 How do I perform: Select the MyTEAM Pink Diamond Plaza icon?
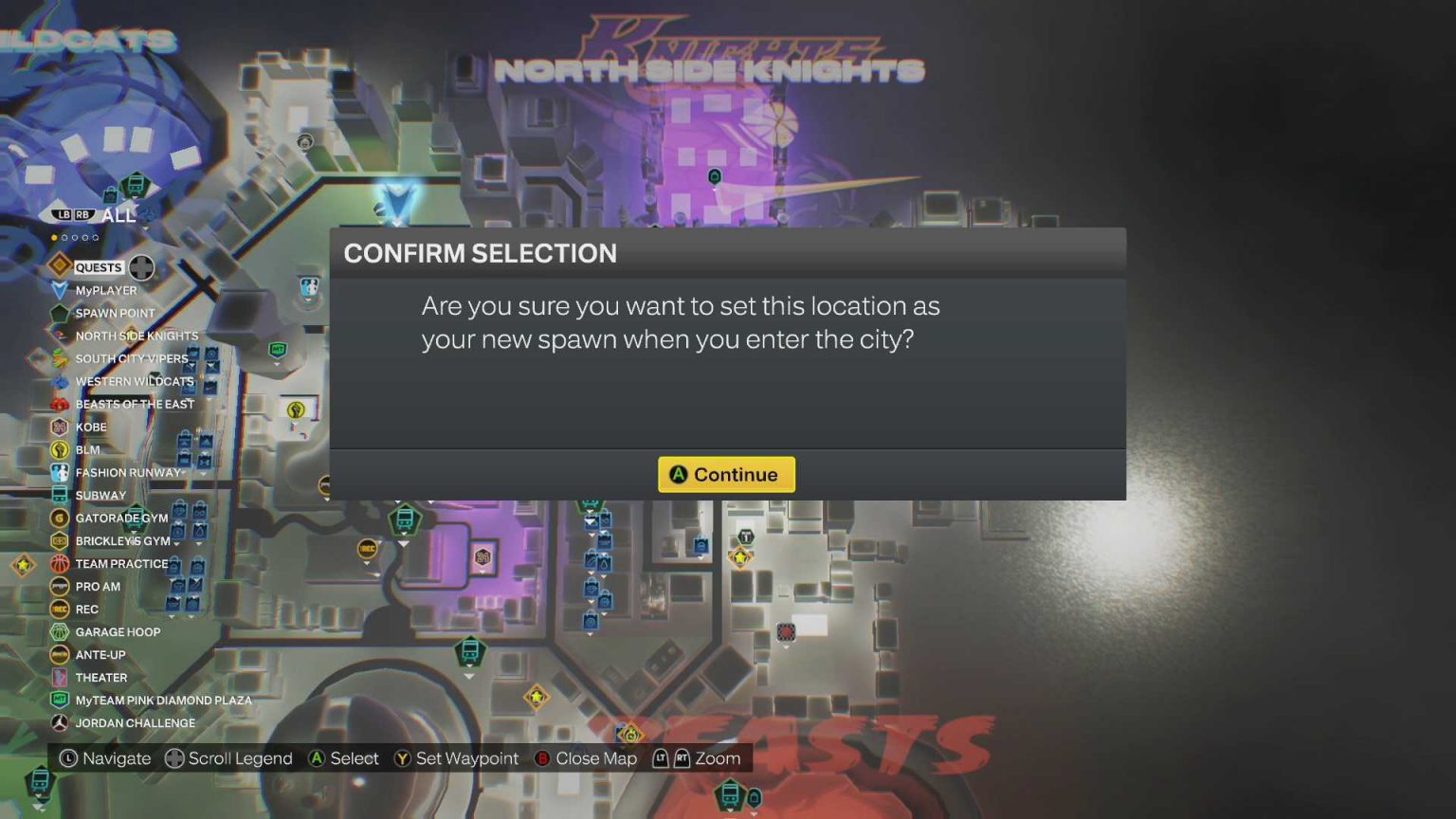(x=61, y=701)
